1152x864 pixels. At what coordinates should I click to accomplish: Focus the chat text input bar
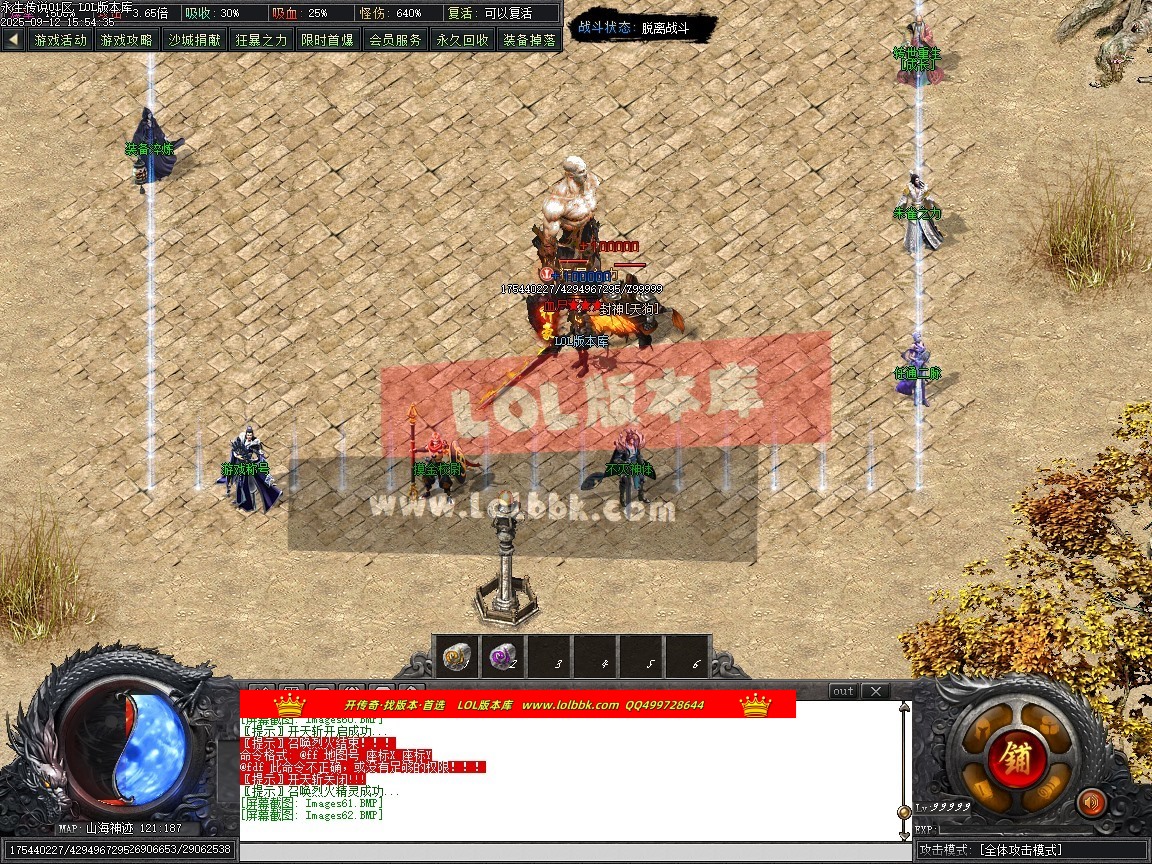tap(575, 851)
